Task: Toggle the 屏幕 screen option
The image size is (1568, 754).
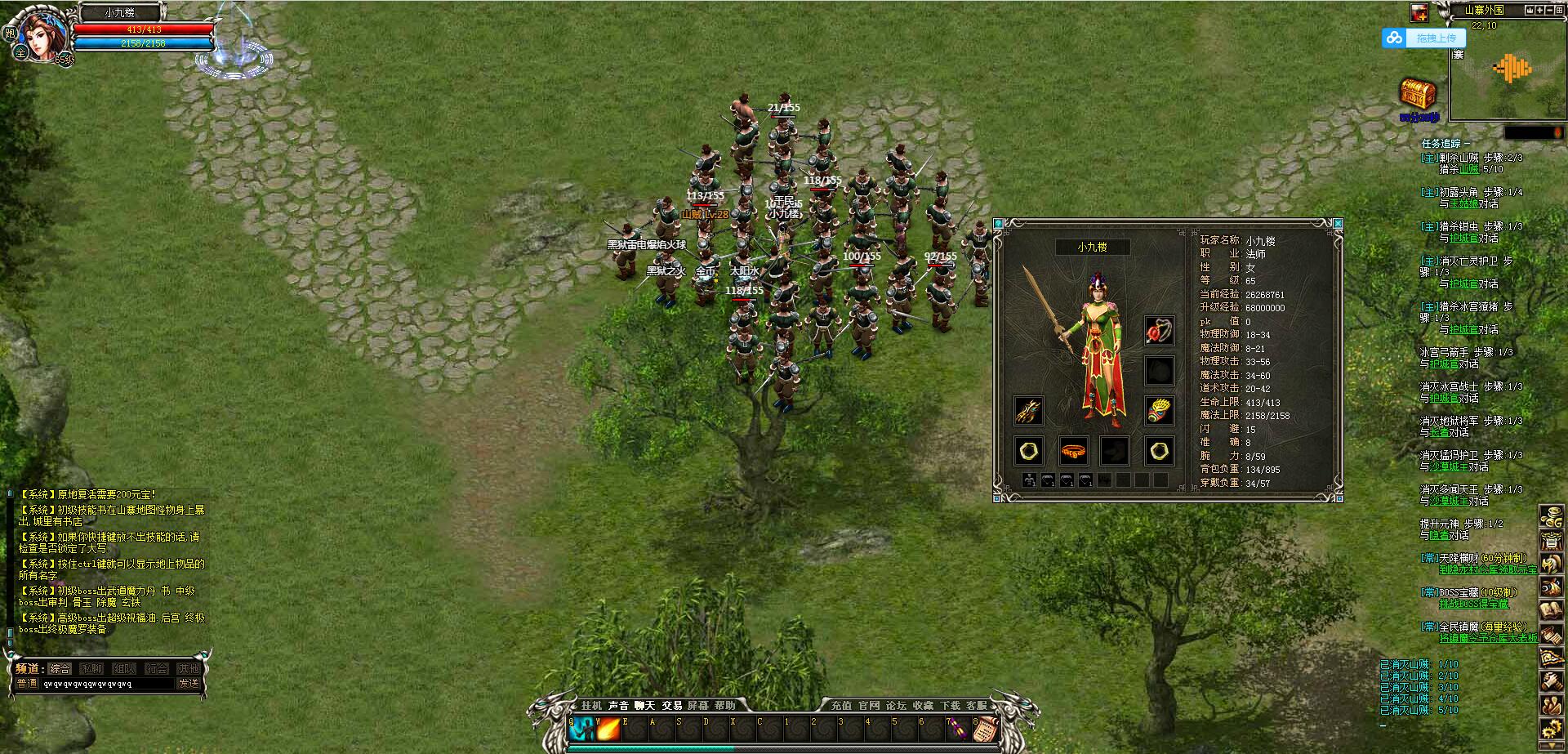Action: point(697,707)
